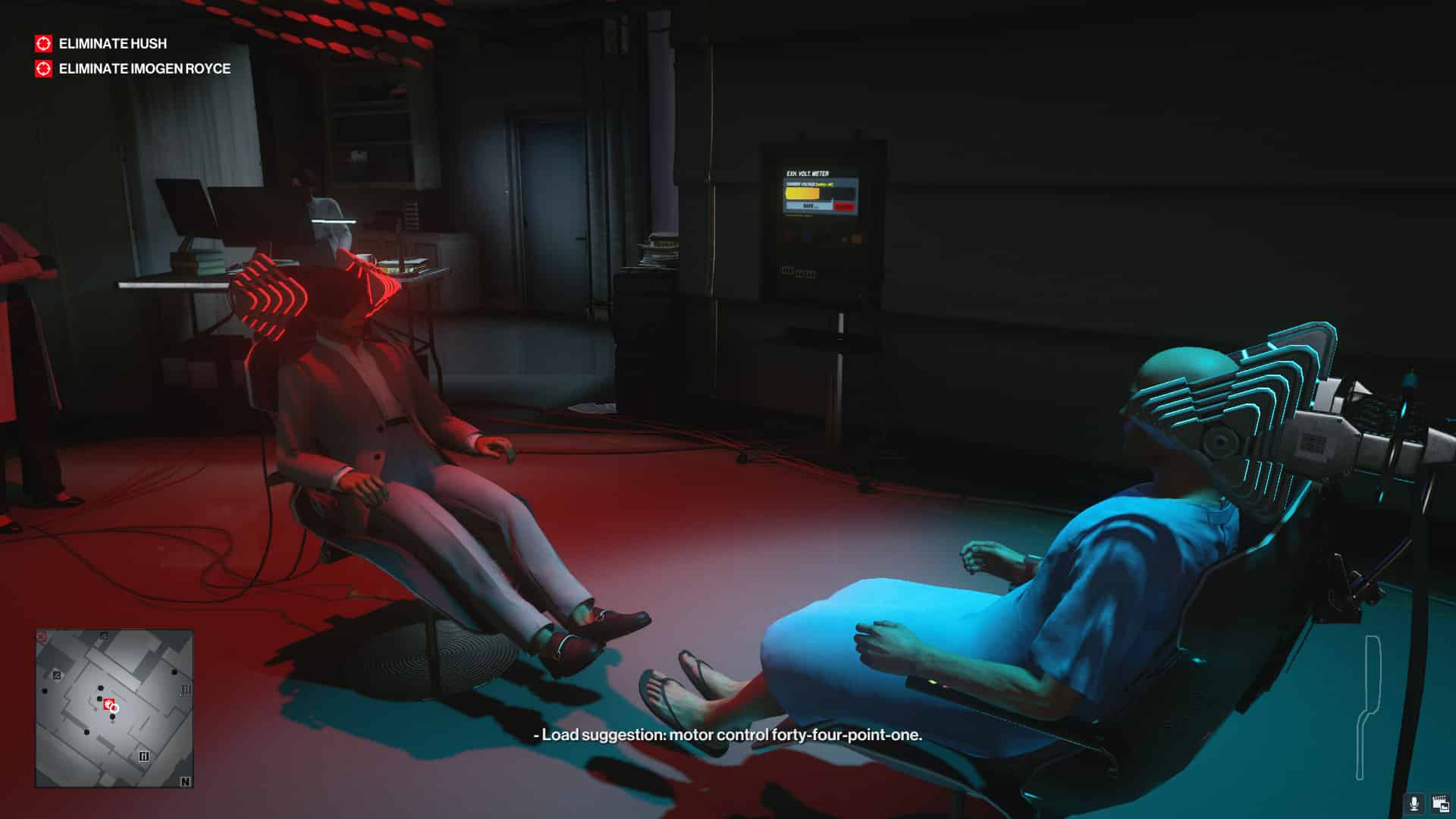The height and width of the screenshot is (819, 1456).
Task: Toggle the red warning button on the volt meter screen
Action: [x=844, y=206]
